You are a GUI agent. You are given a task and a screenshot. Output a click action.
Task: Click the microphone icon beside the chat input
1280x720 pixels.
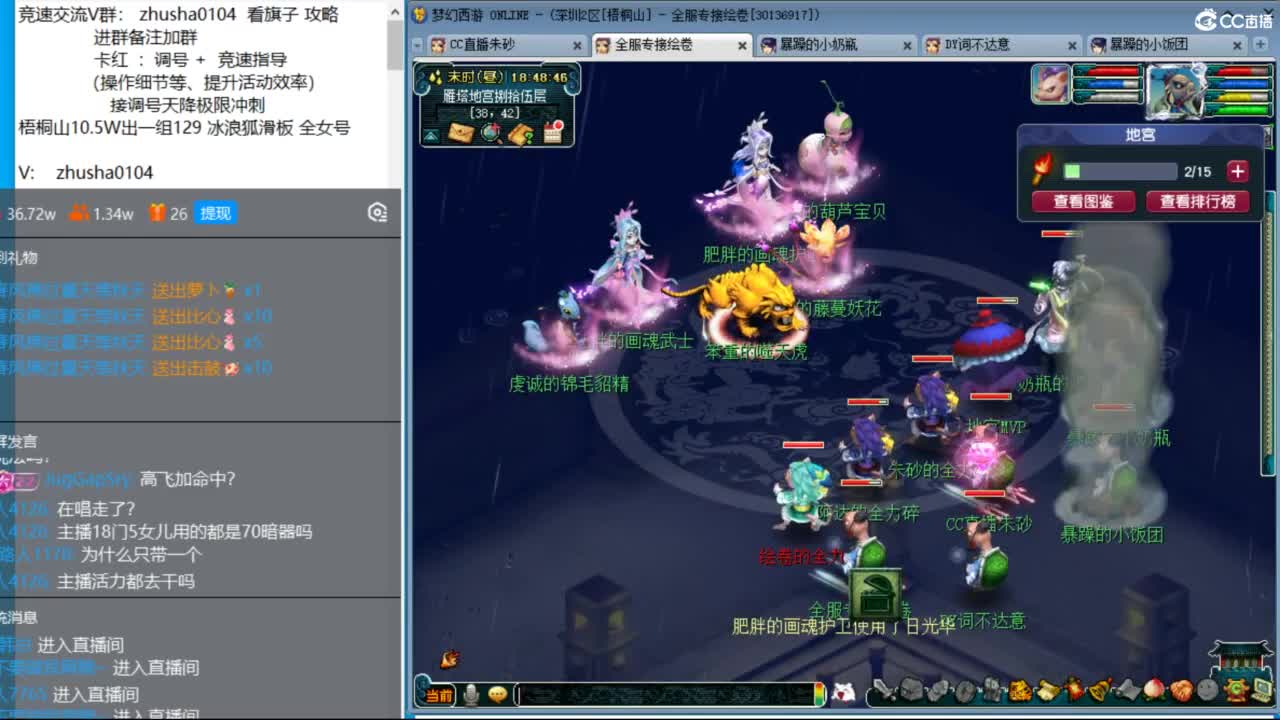coord(470,694)
